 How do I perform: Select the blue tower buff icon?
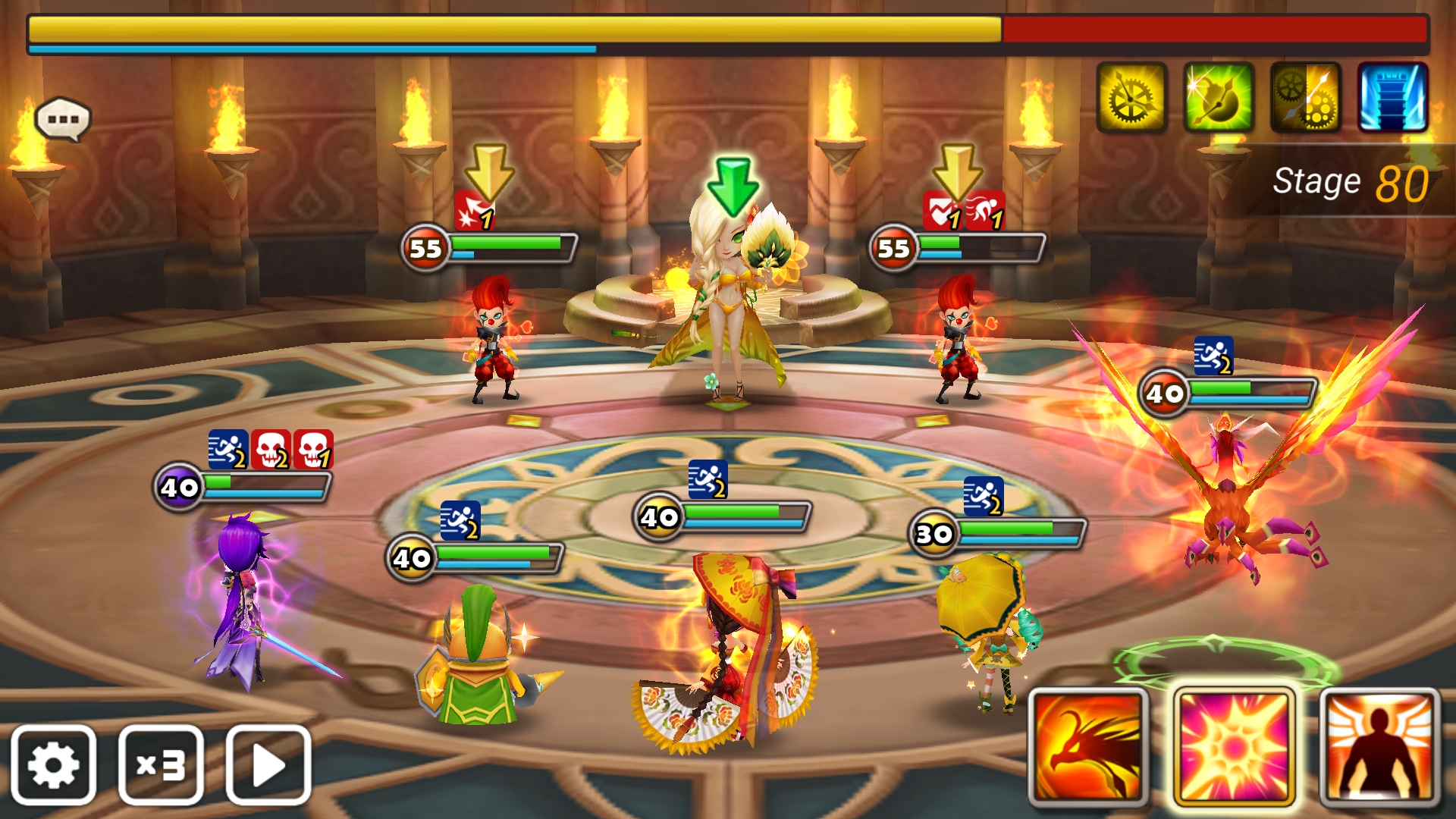click(1393, 98)
